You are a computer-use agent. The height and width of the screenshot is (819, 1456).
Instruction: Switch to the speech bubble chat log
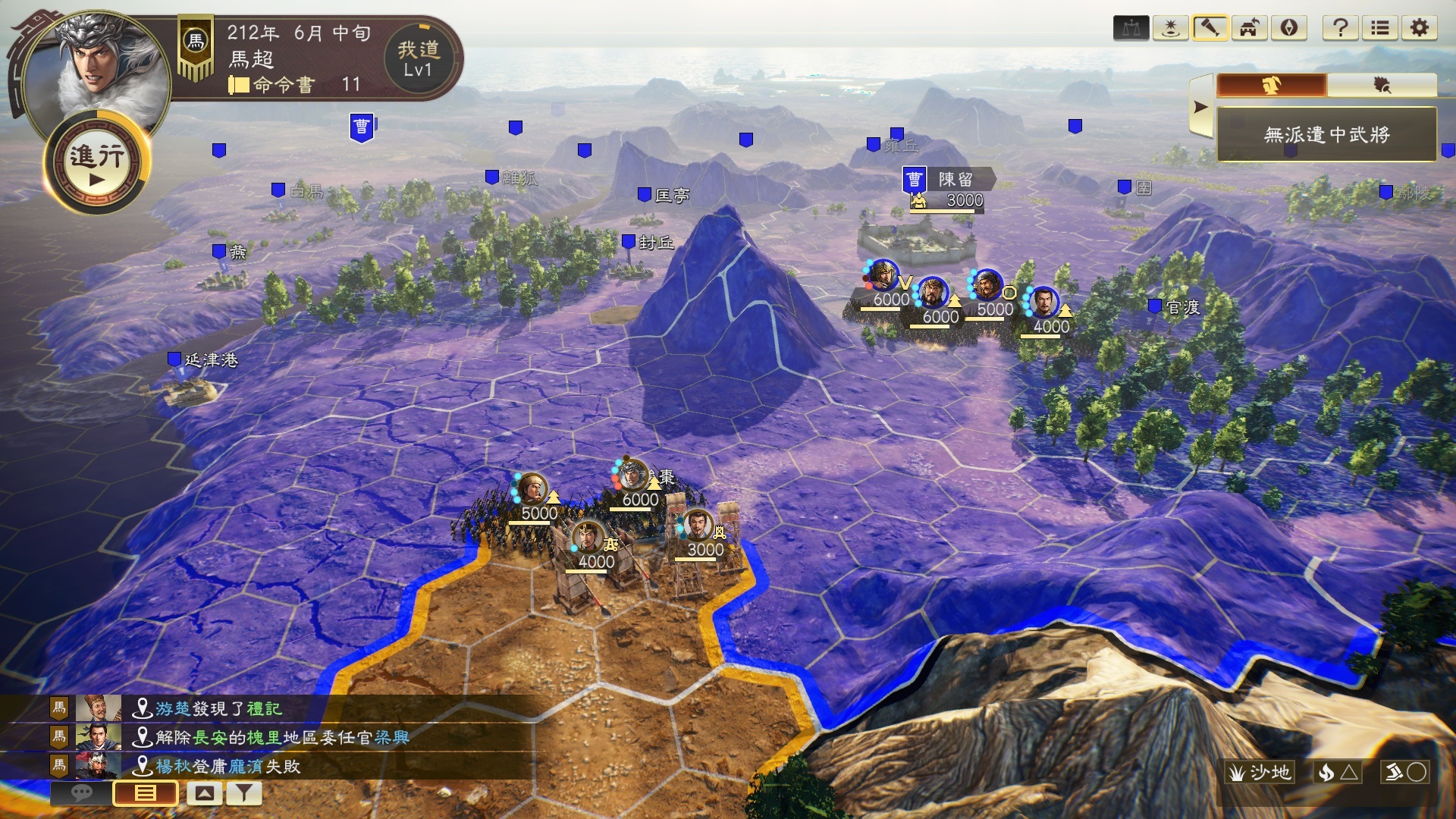point(81,793)
